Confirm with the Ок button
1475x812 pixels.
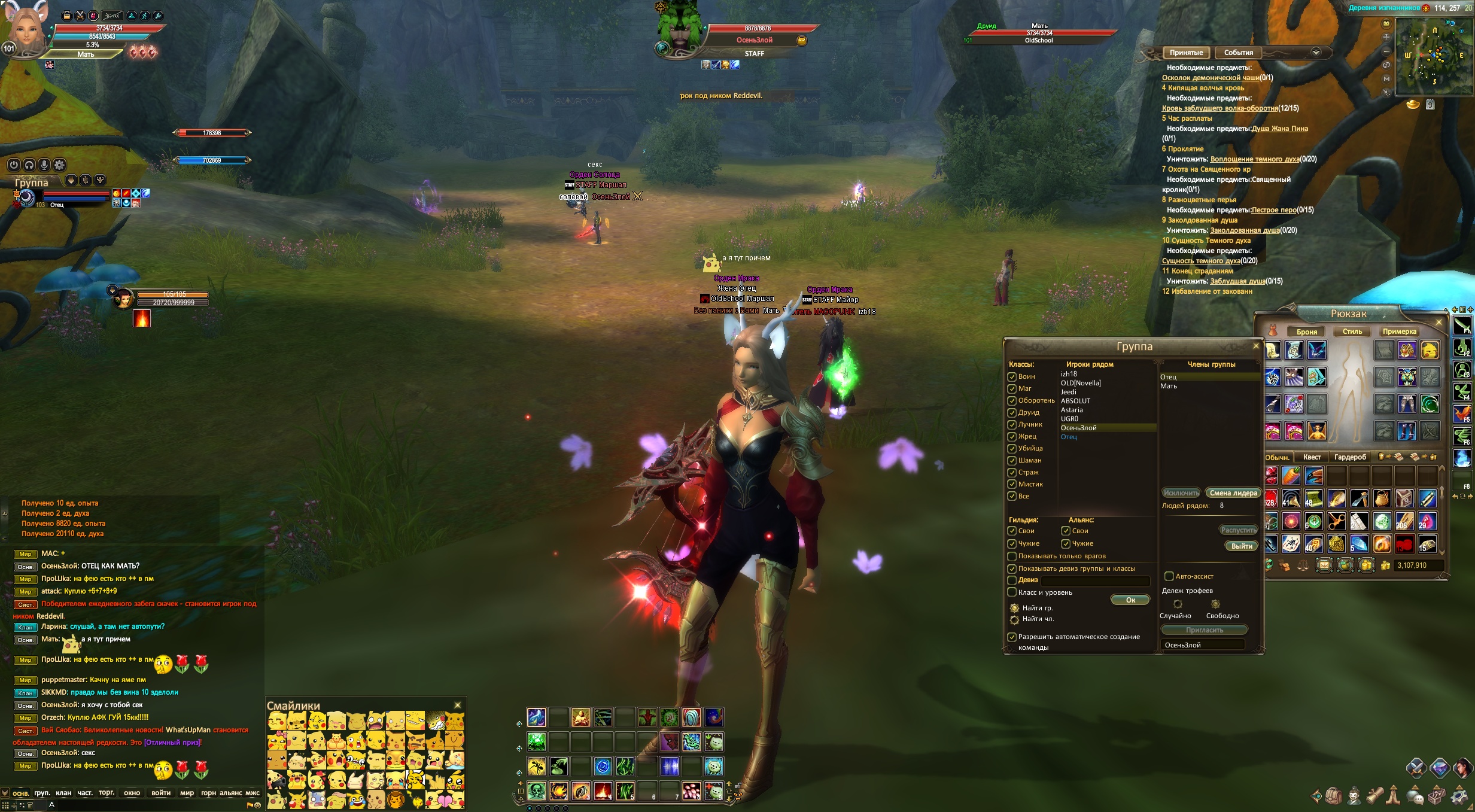click(1130, 600)
